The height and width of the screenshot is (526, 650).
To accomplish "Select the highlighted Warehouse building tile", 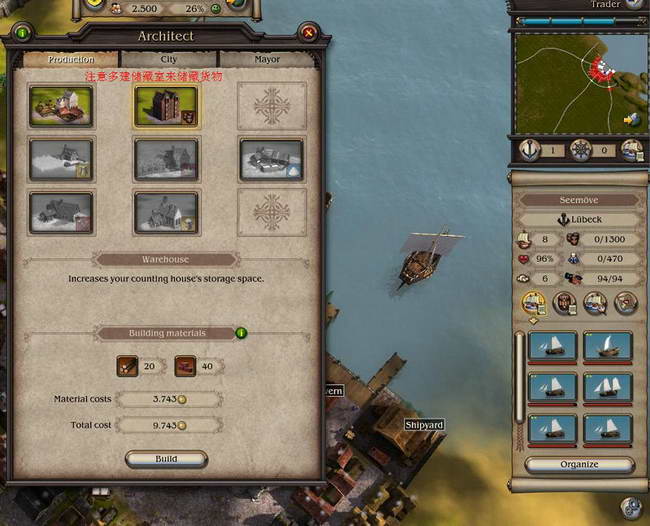I will [x=167, y=106].
